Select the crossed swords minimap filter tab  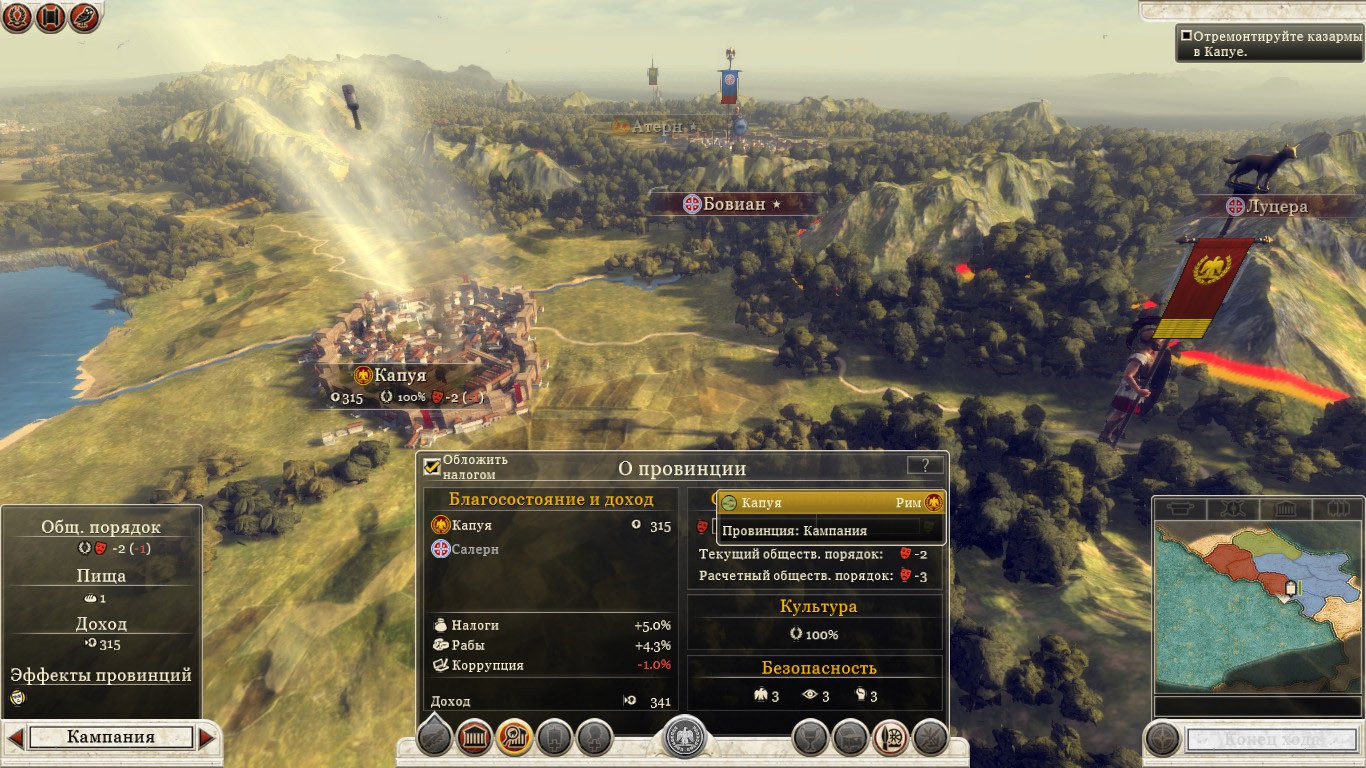pos(1232,509)
